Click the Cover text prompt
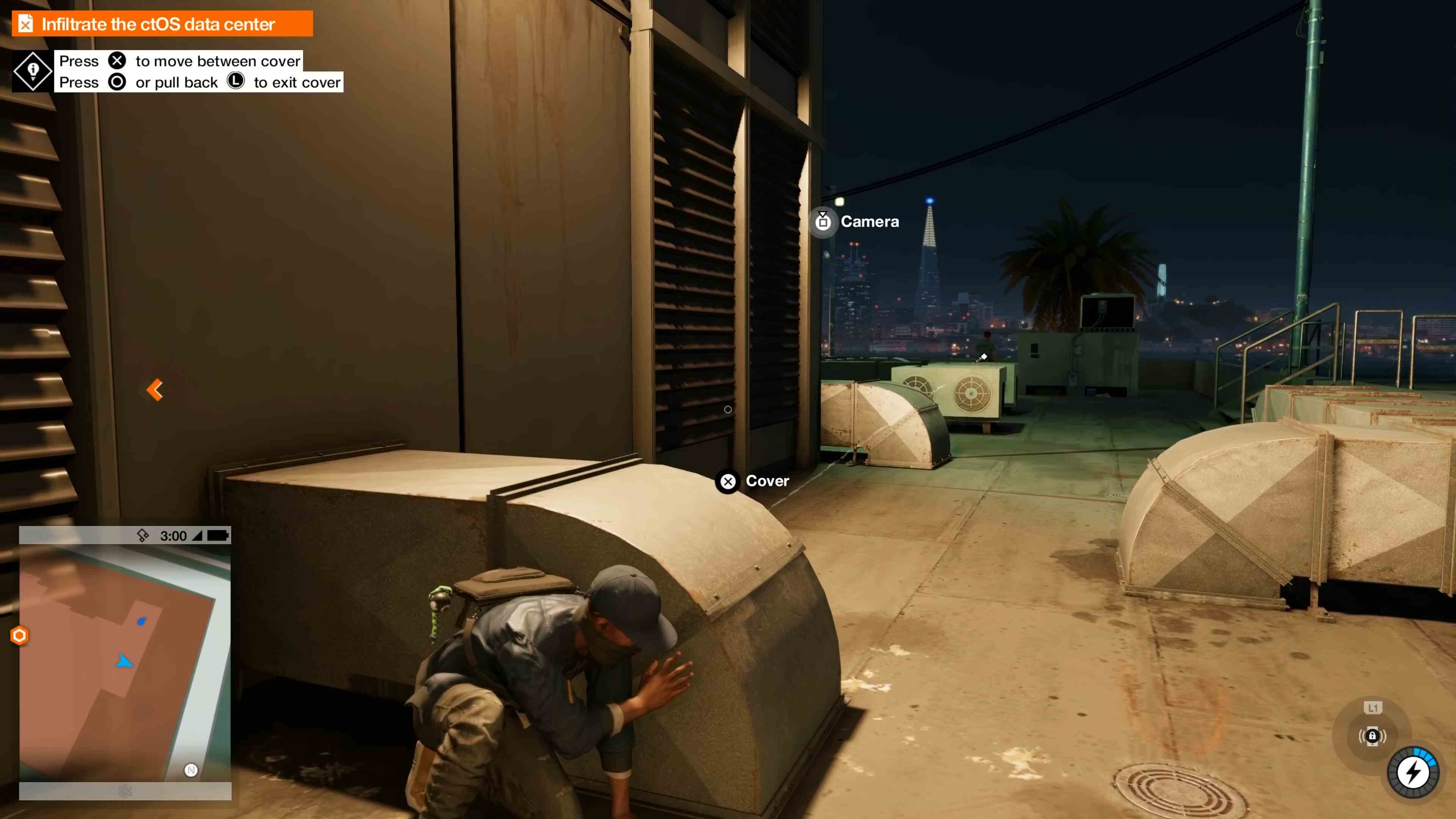 767,481
